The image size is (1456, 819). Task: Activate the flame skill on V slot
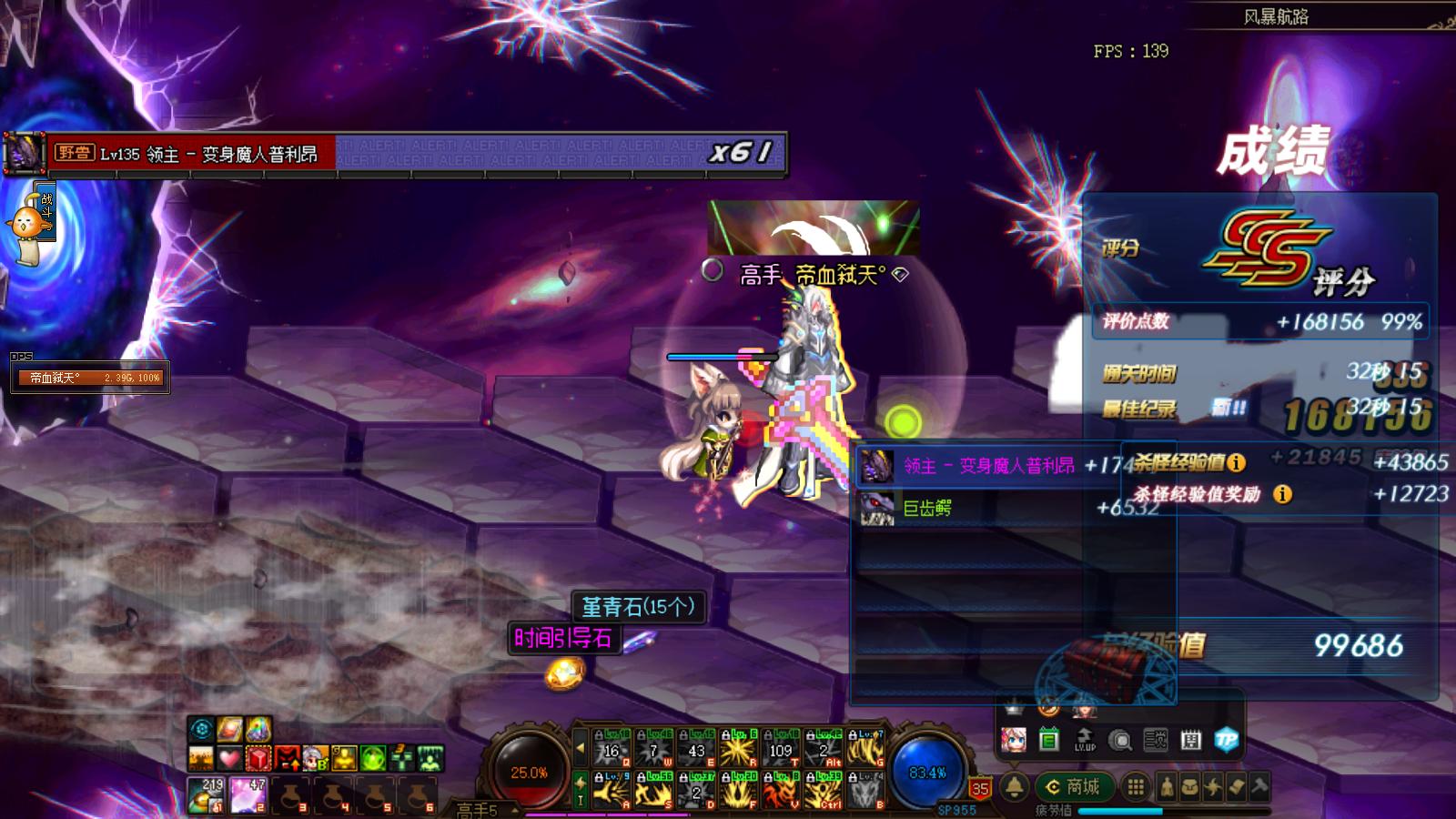(781, 791)
